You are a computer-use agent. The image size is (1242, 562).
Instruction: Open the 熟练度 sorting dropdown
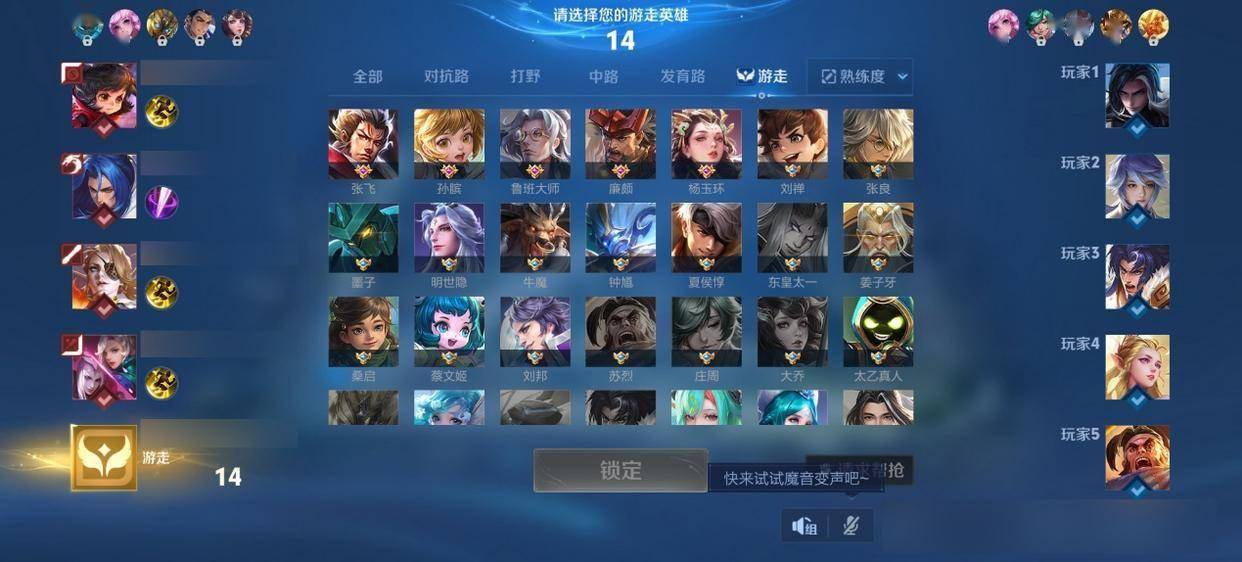click(x=864, y=76)
